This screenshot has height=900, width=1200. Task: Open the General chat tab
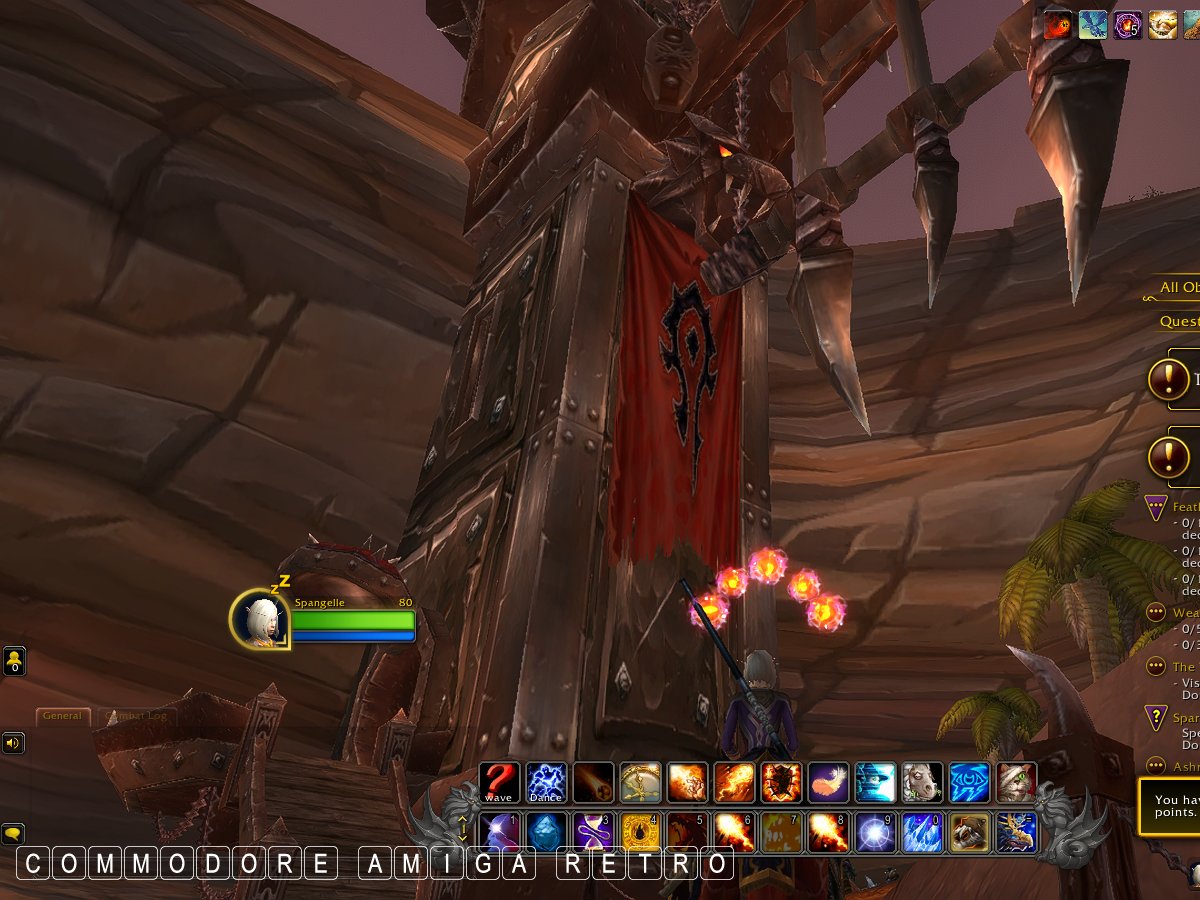(x=62, y=716)
